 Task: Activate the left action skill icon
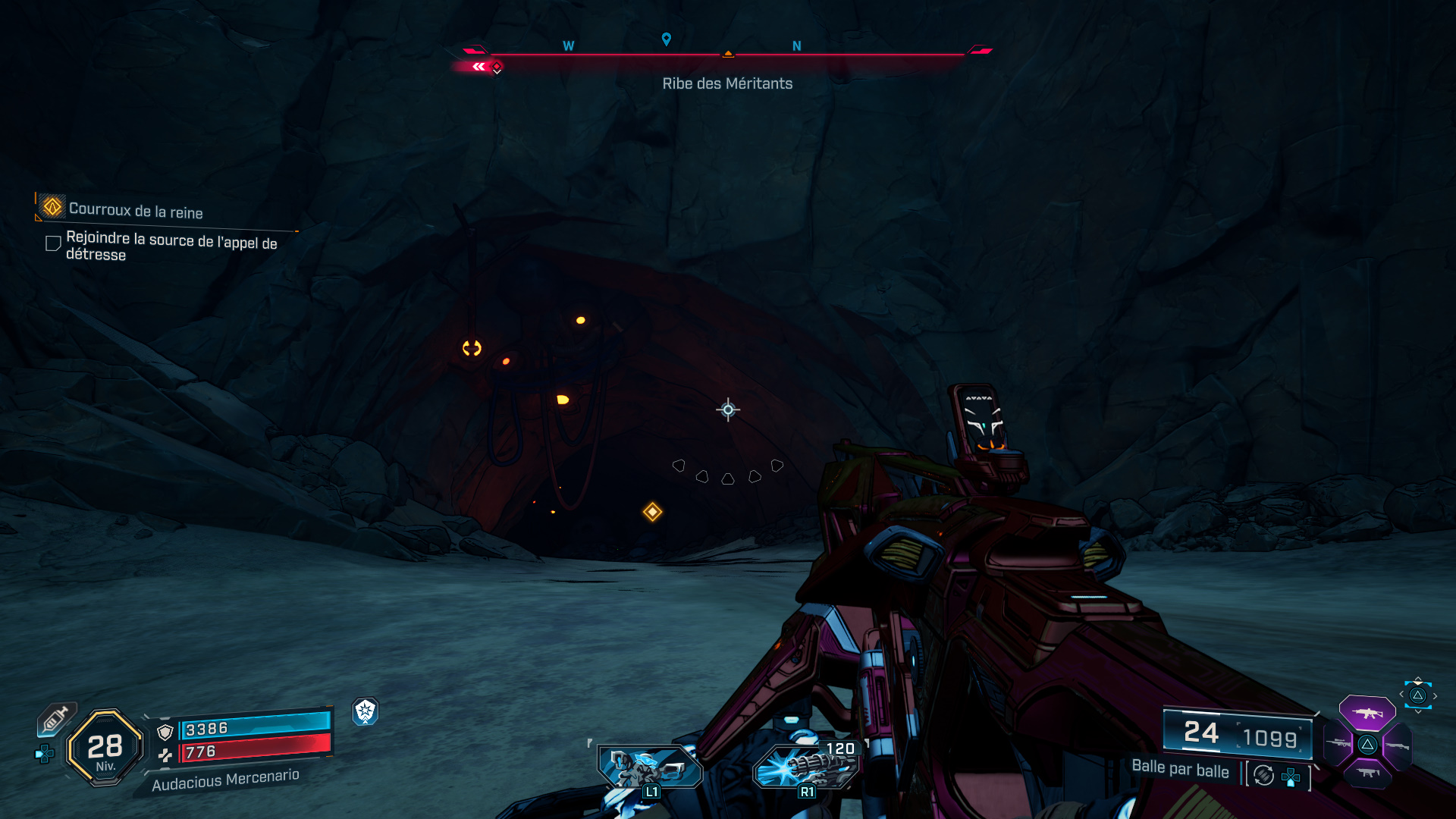[x=650, y=767]
